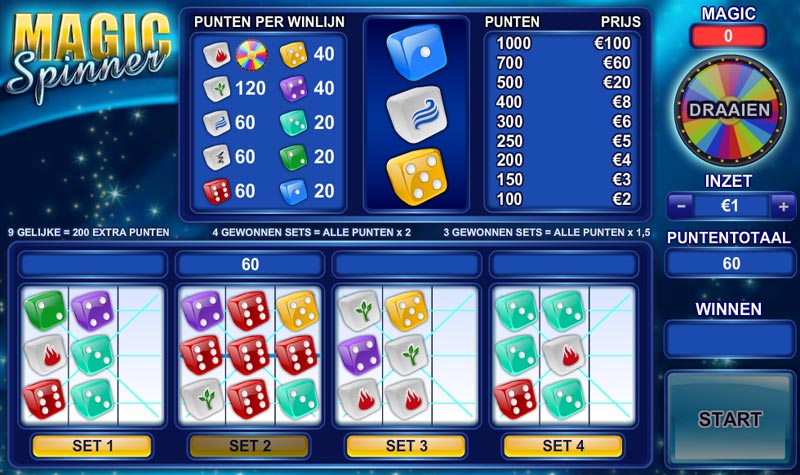The height and width of the screenshot is (475, 800).
Task: Toggle the SET 3 button
Action: pyautogui.click(x=405, y=445)
